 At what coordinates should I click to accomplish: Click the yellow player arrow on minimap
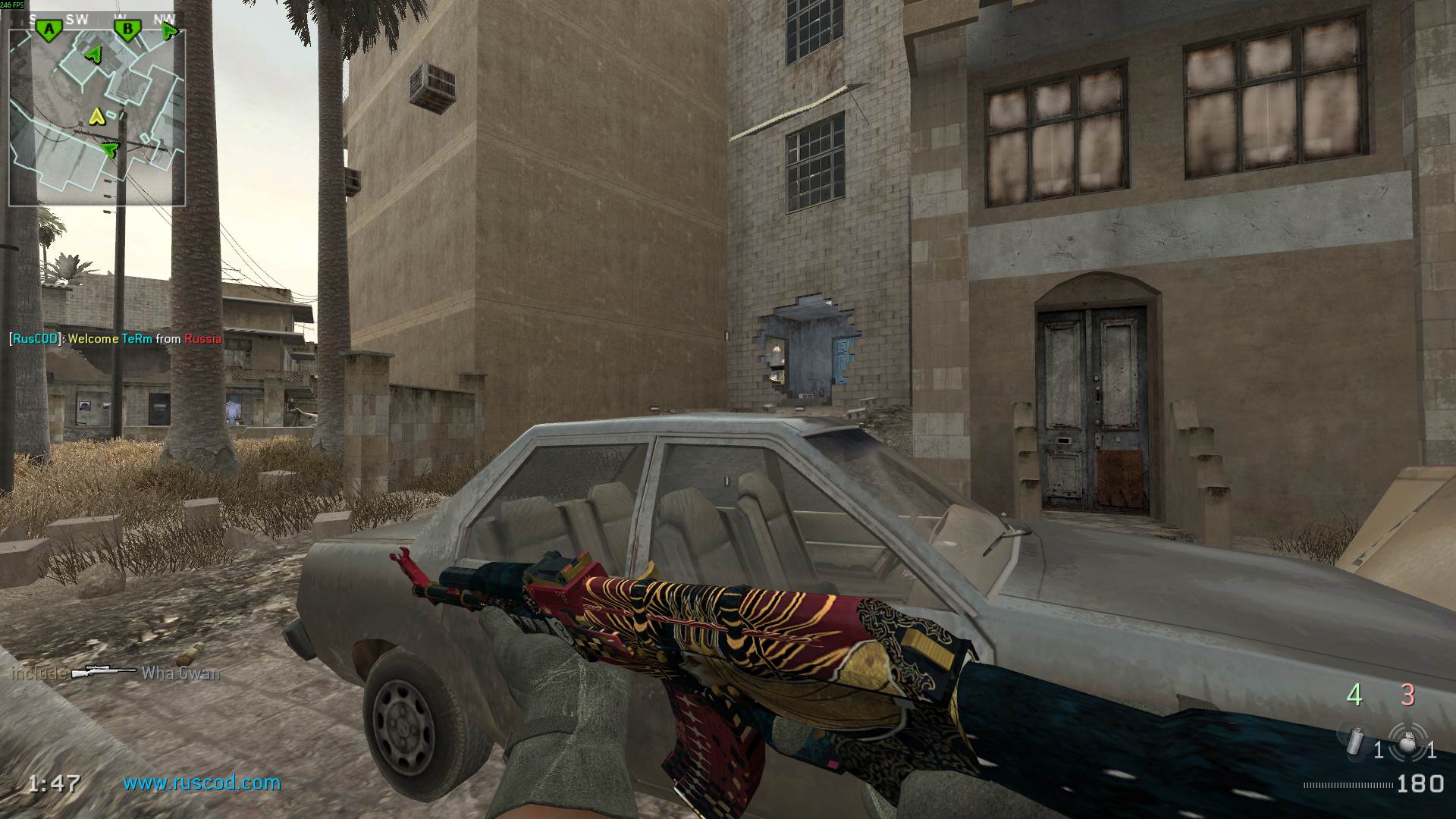pos(97,117)
